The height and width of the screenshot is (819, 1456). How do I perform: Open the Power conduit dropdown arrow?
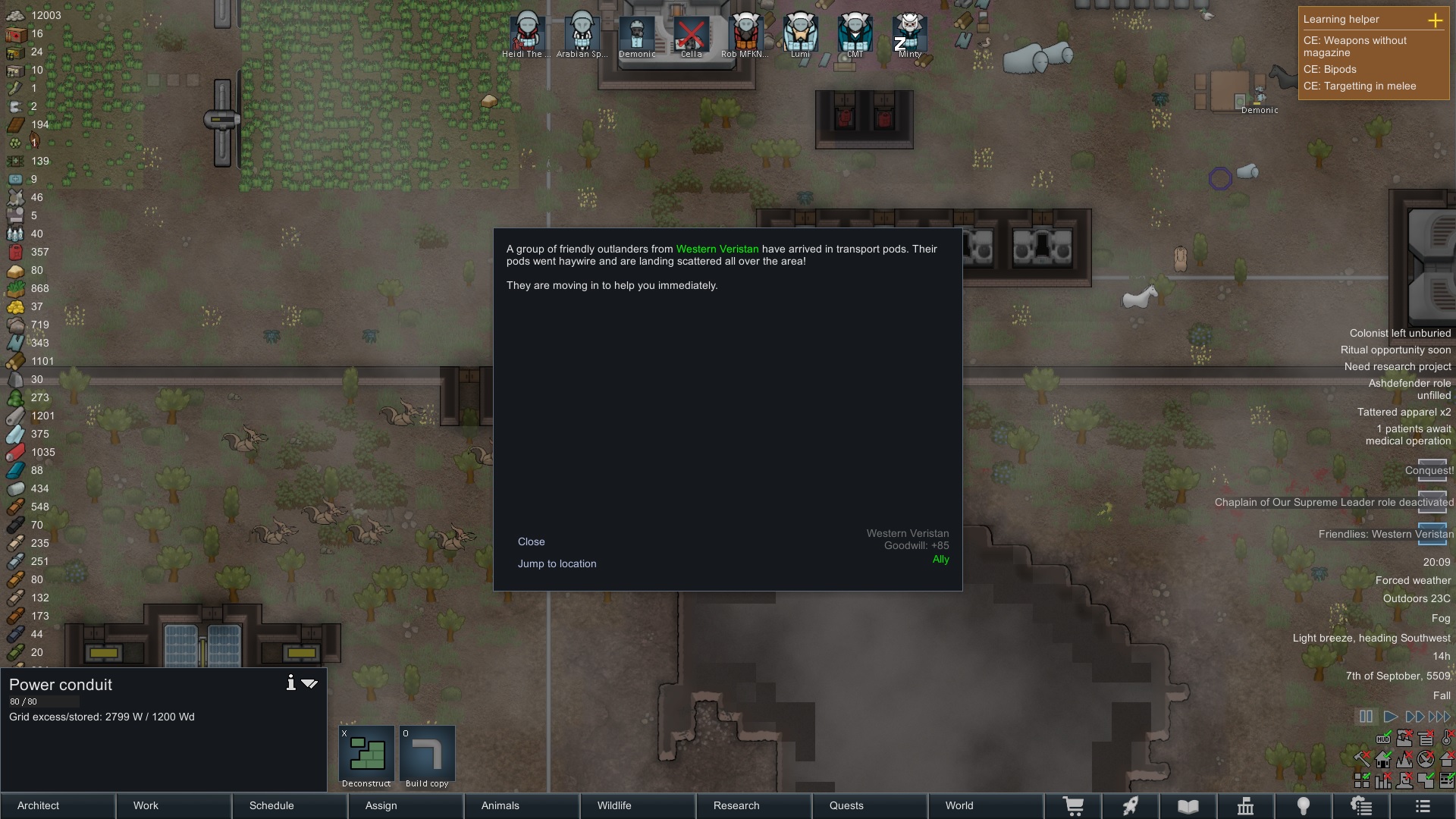click(309, 683)
